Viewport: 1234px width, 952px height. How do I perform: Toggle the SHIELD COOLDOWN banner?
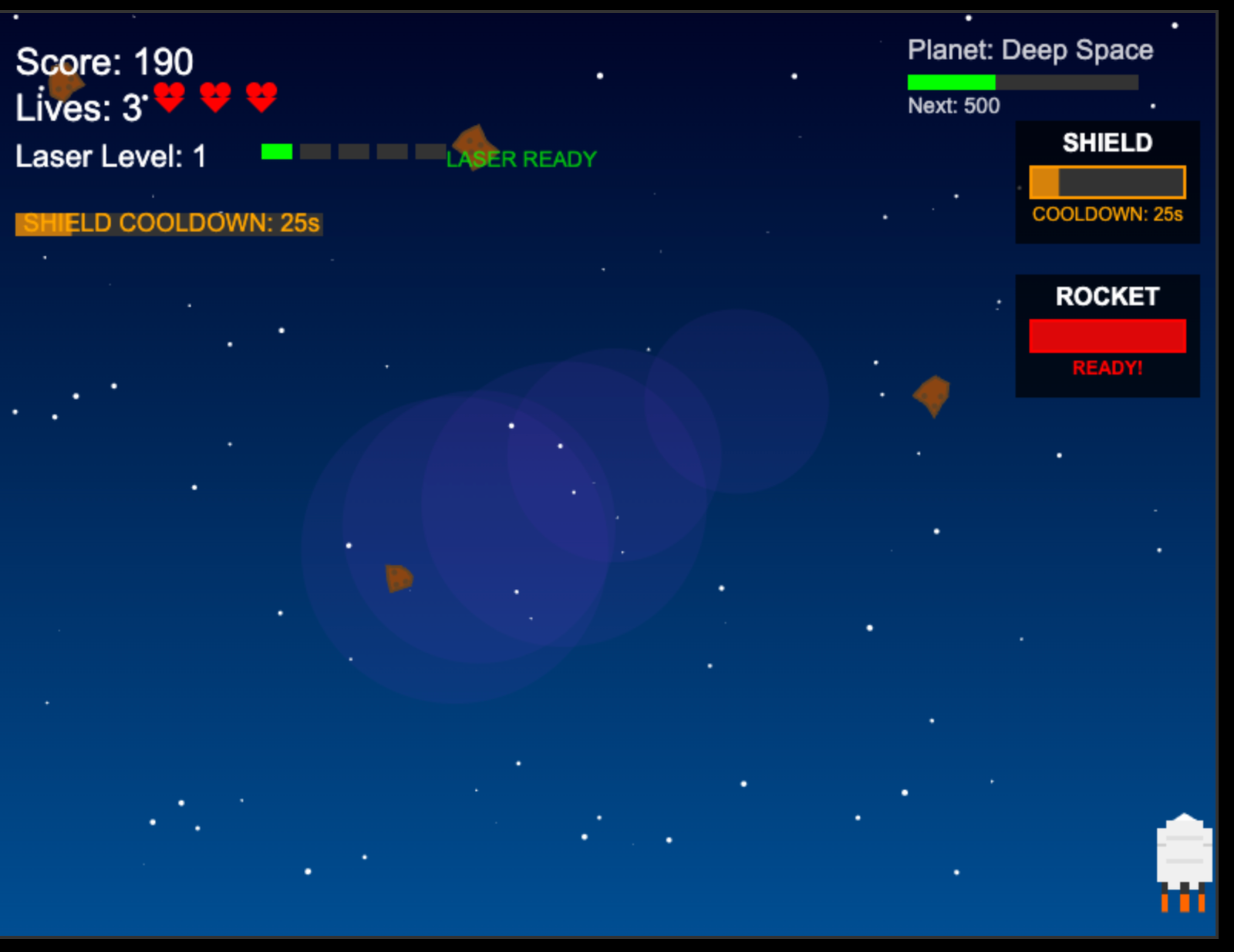pyautogui.click(x=170, y=224)
